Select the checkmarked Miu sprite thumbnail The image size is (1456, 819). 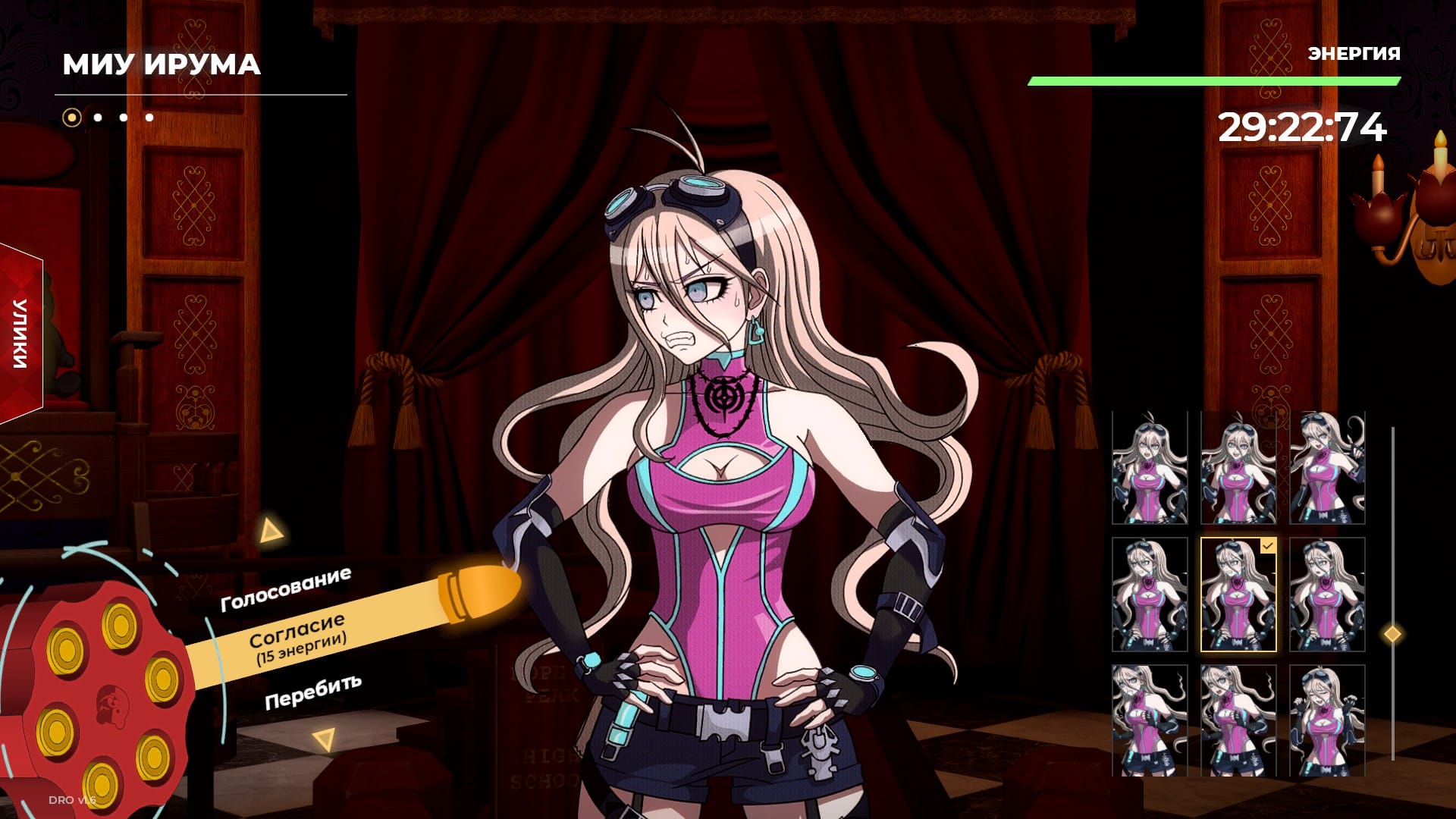pos(1238,595)
